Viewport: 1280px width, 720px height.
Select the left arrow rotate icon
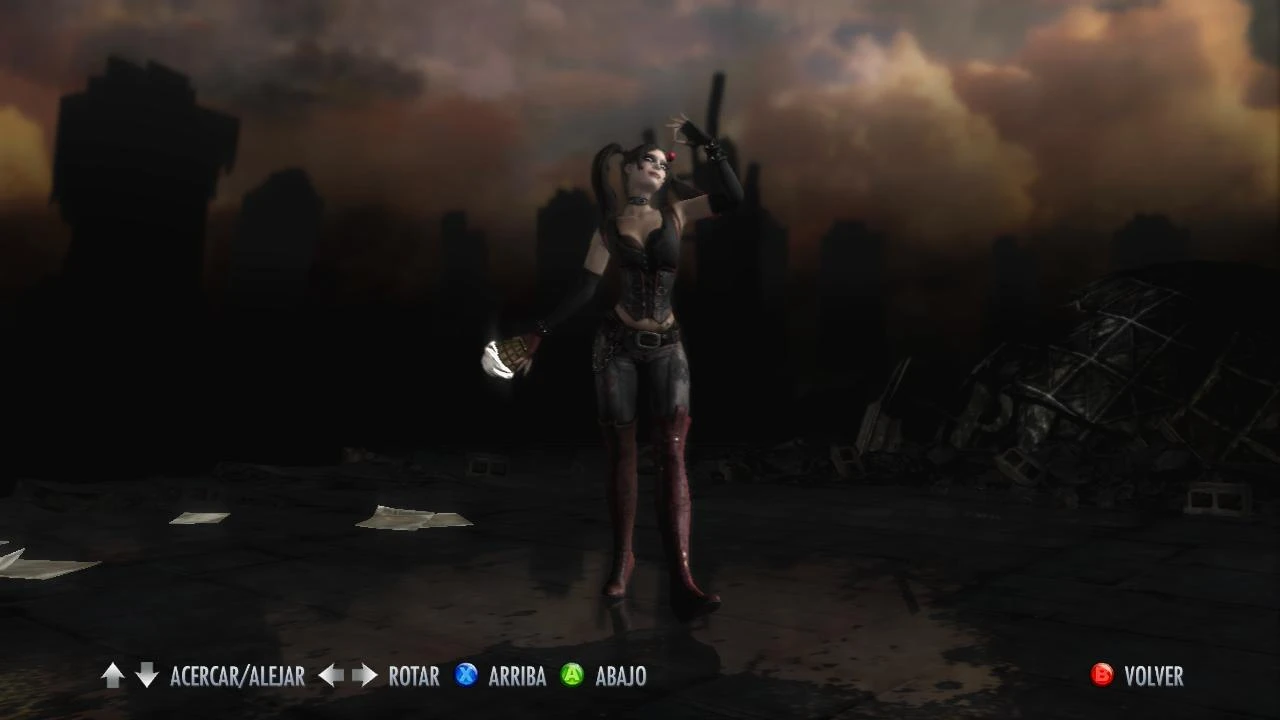click(330, 676)
